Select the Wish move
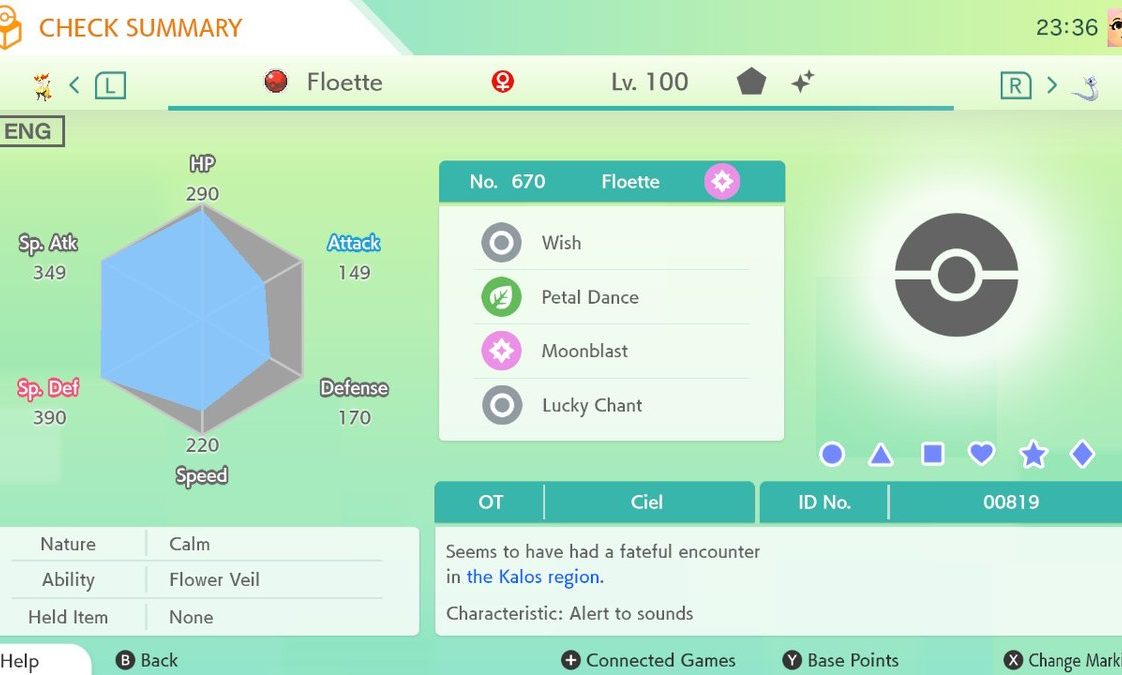Image resolution: width=1122 pixels, height=675 pixels. [610, 243]
